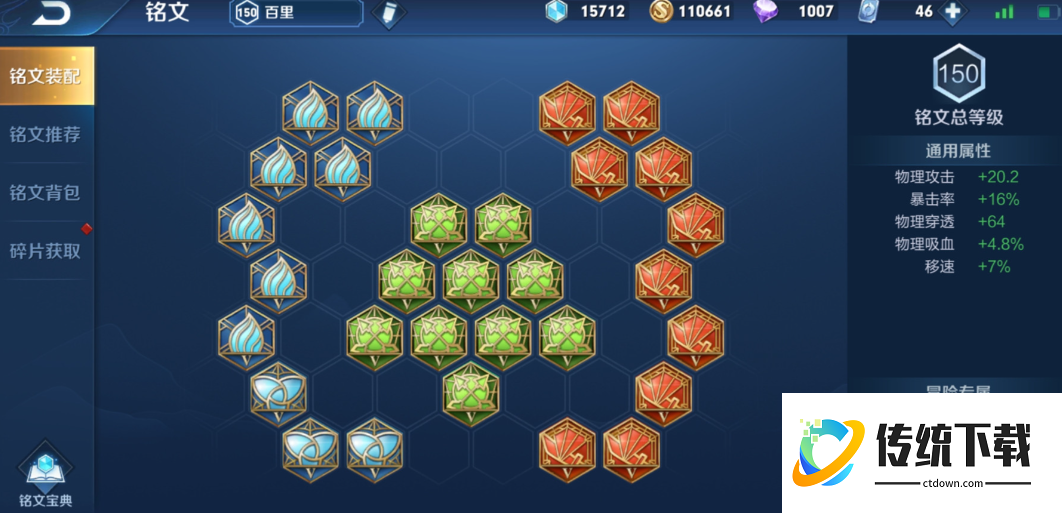The height and width of the screenshot is (513, 1062).
Task: Show the 碎片获取 tab
Action: 46,251
